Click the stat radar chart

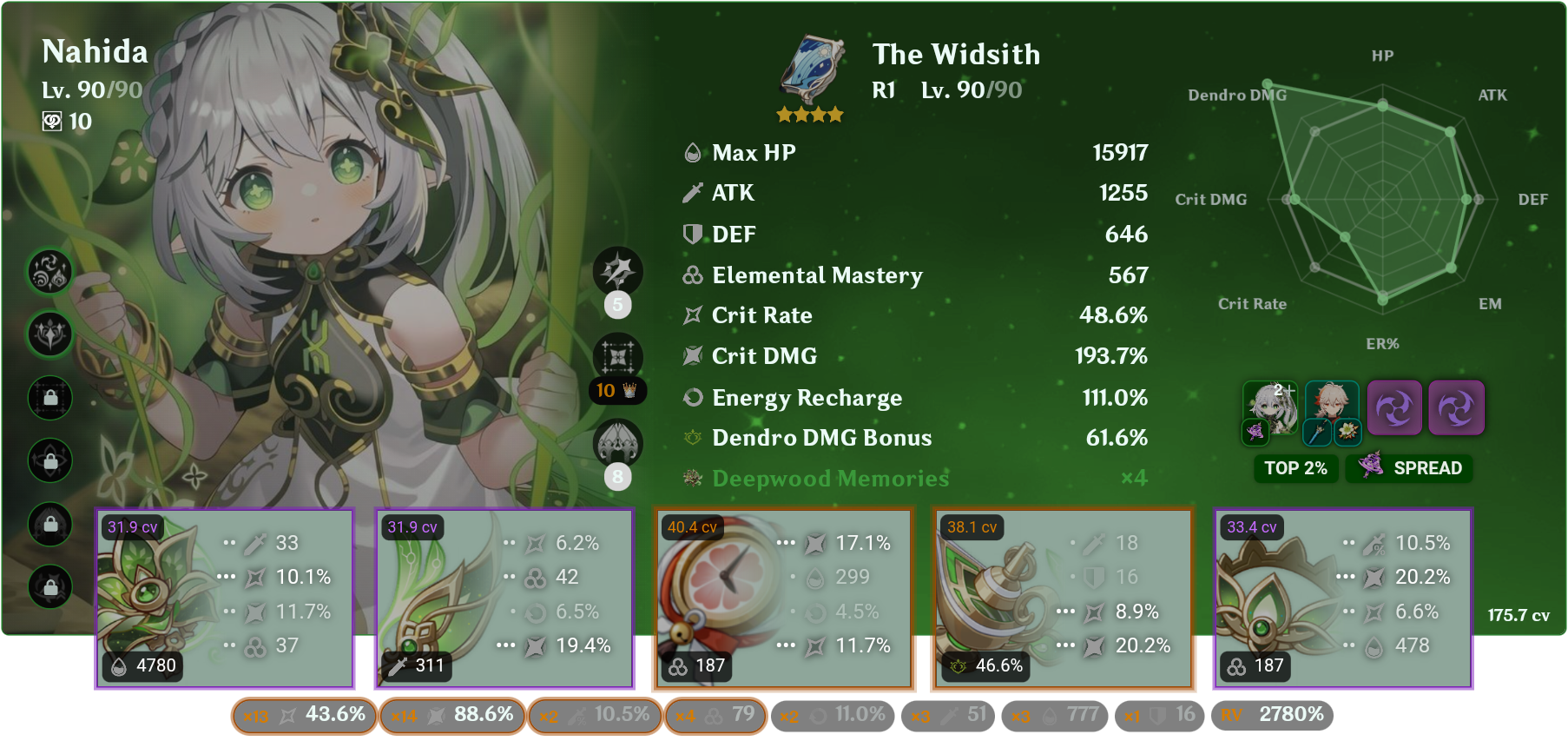1382,200
